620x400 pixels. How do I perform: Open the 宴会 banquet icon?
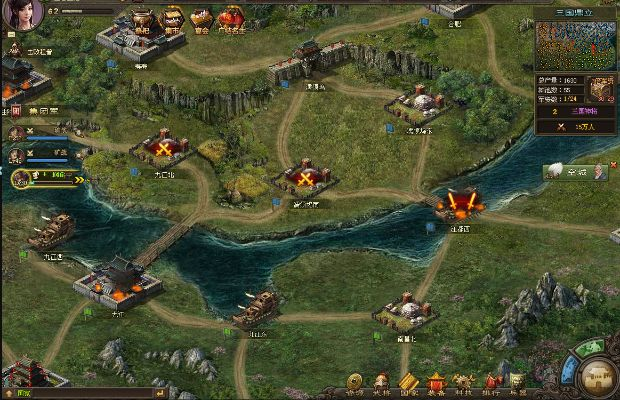pos(201,17)
